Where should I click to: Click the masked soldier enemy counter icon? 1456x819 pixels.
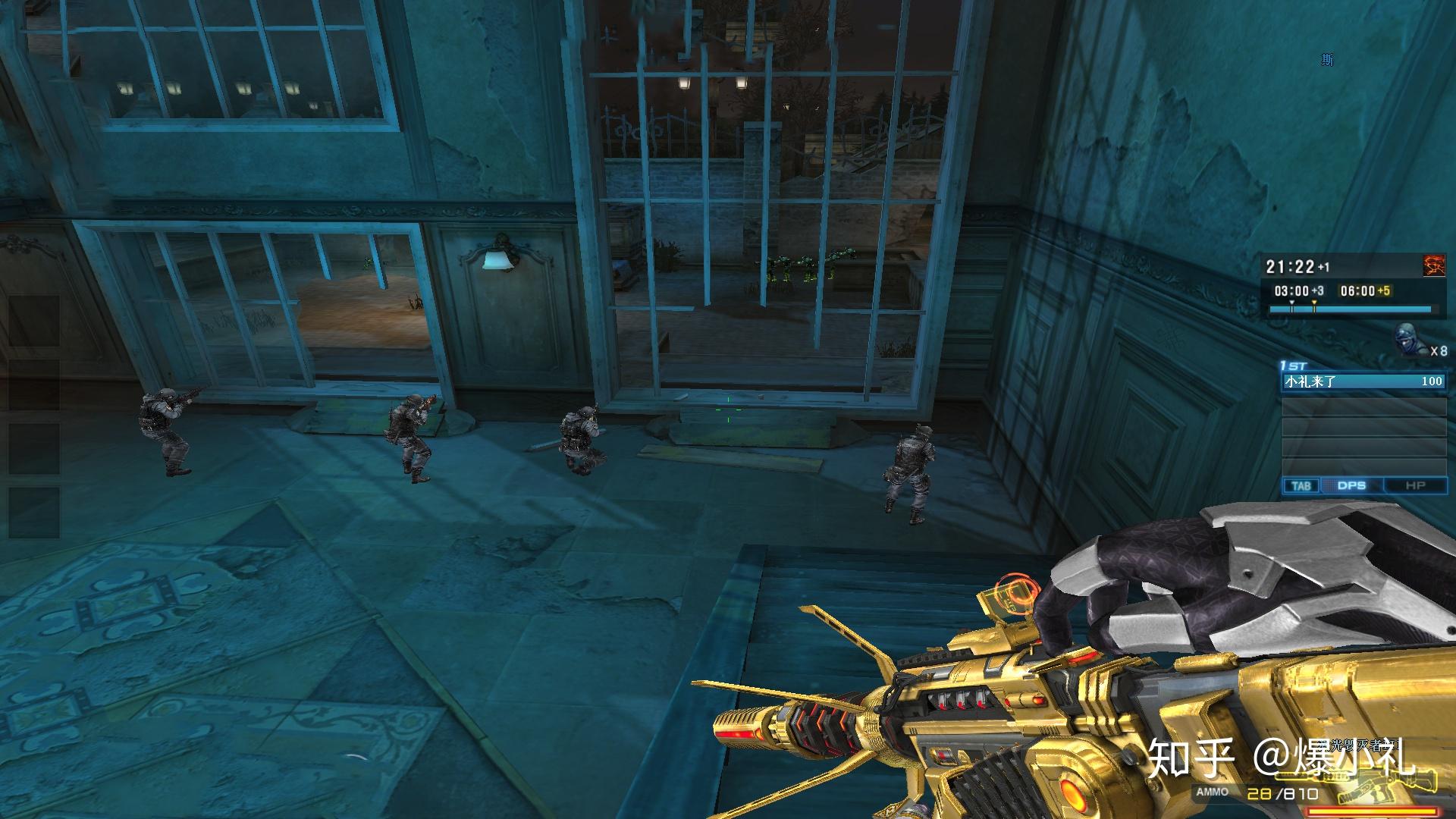[x=1408, y=340]
